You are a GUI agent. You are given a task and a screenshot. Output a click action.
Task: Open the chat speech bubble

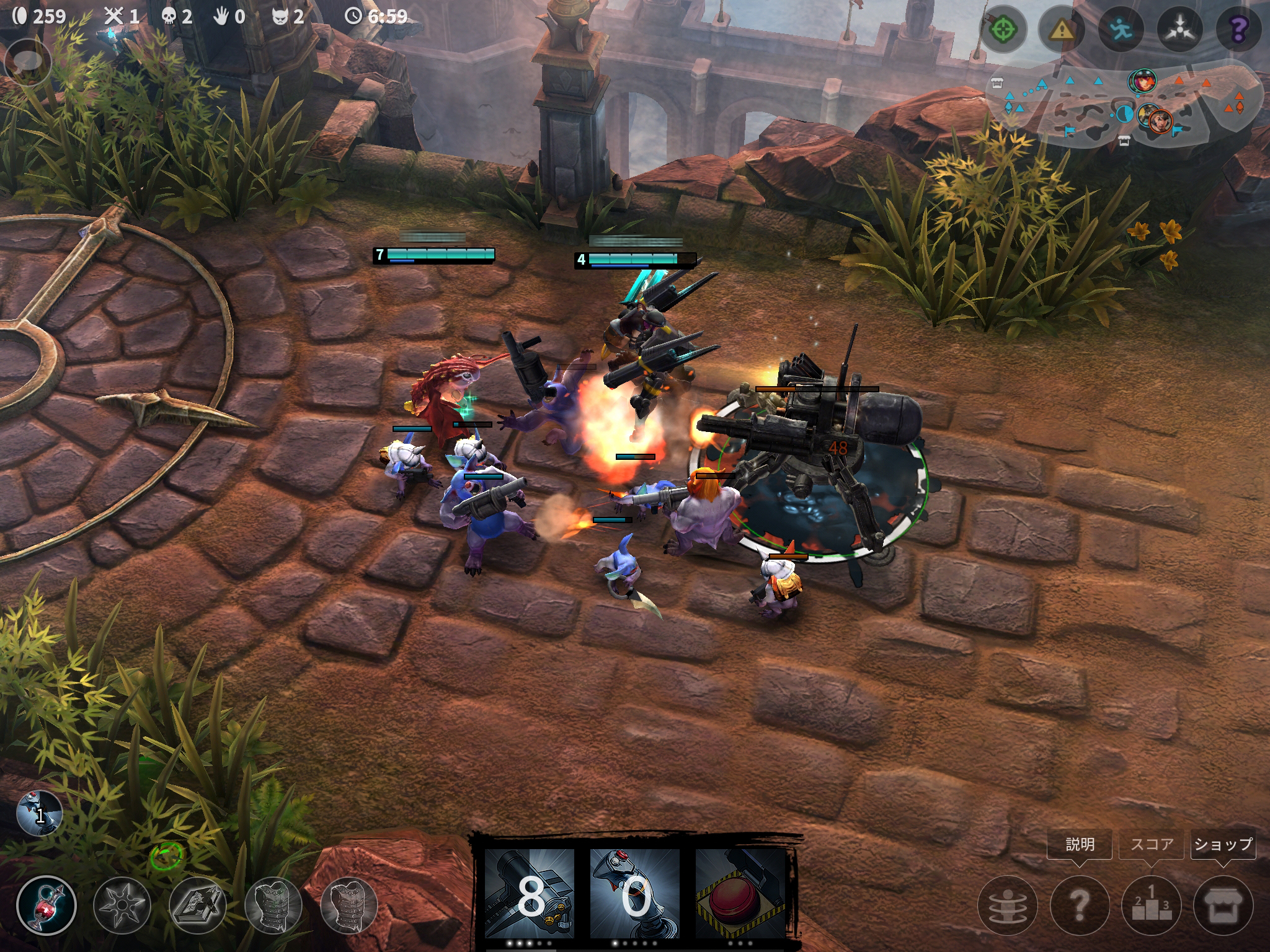pos(27,62)
